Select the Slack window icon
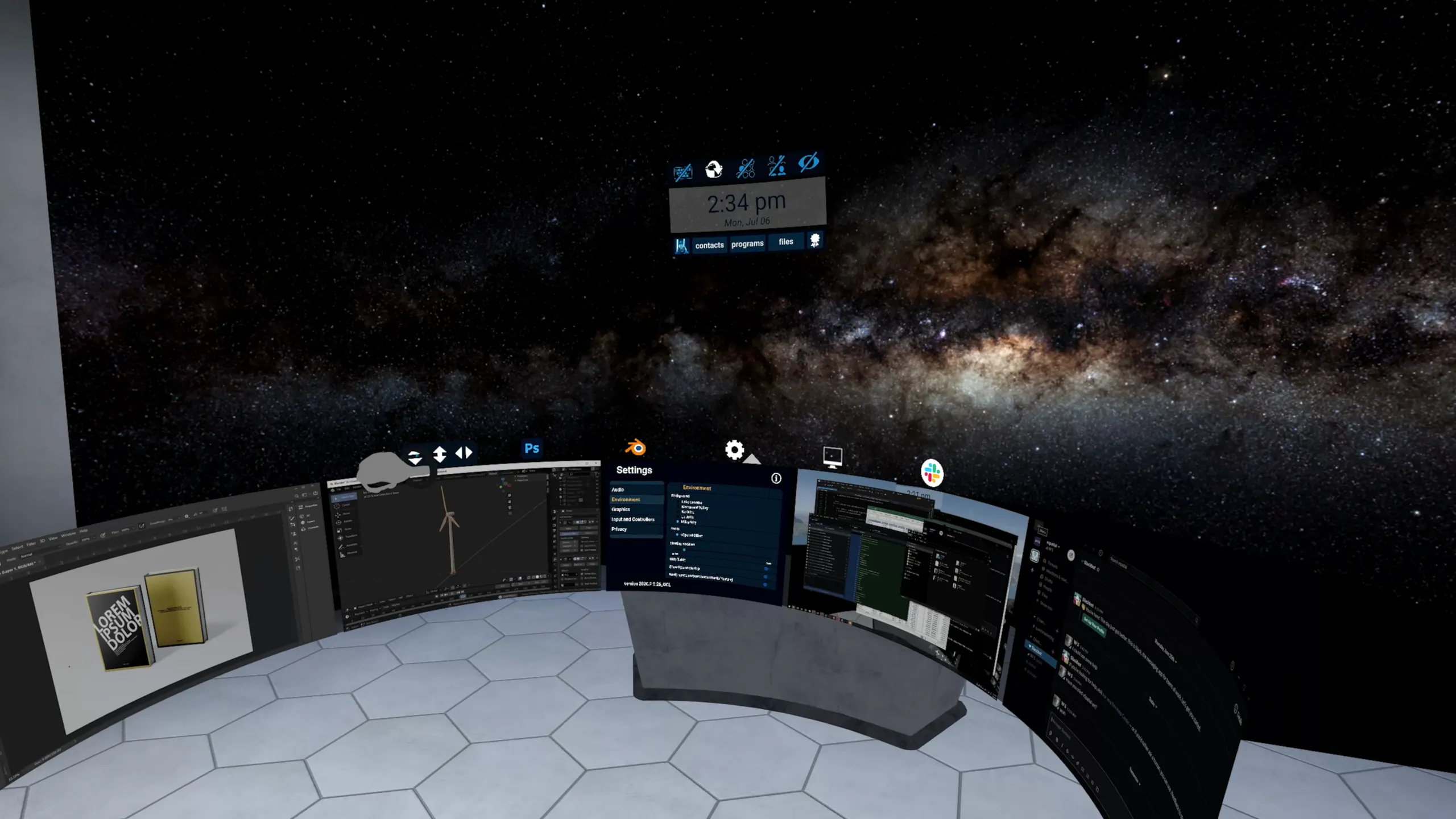Image resolution: width=1456 pixels, height=819 pixels. (932, 473)
